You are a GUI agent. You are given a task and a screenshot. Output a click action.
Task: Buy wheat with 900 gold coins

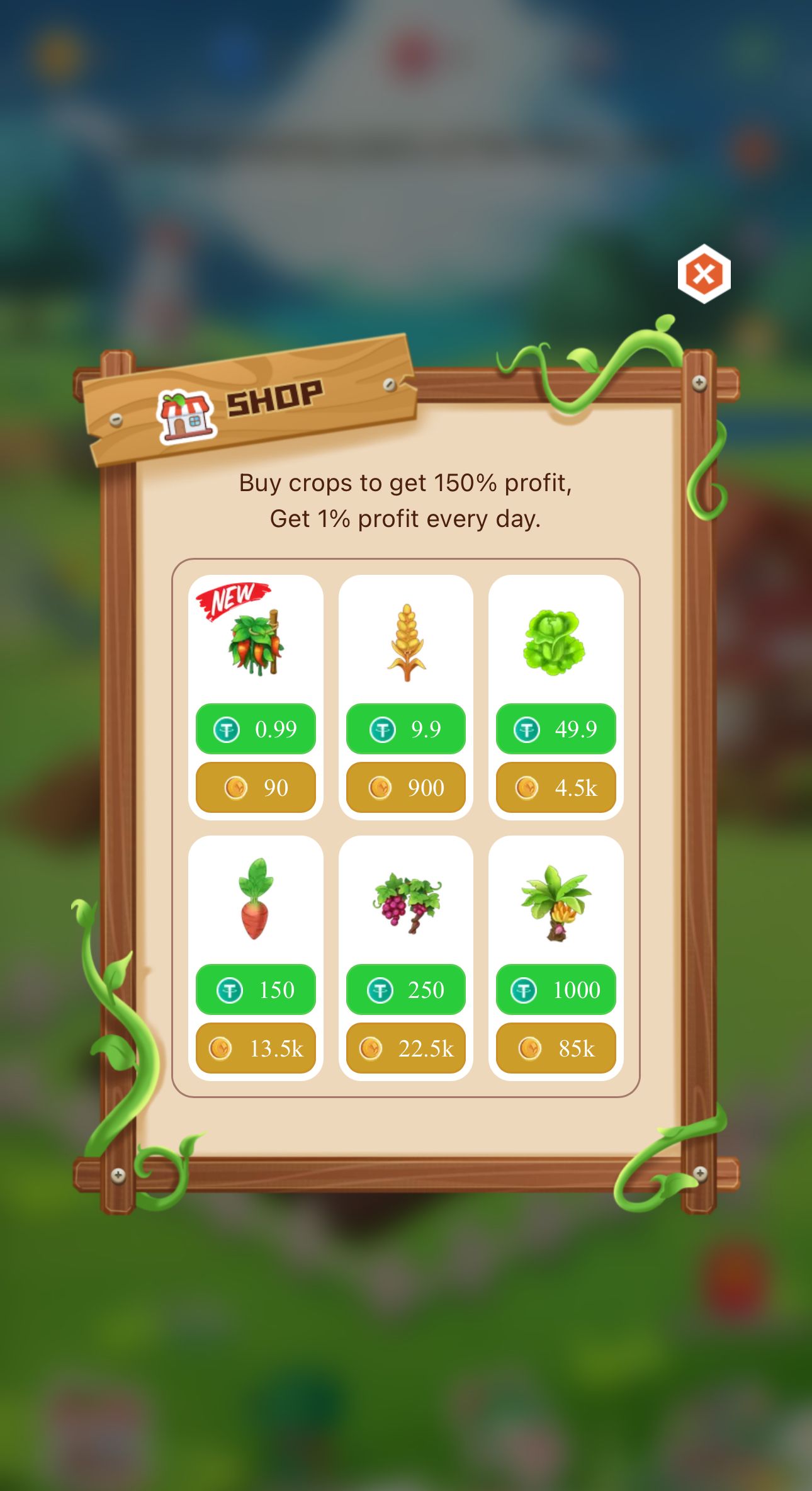tap(405, 787)
